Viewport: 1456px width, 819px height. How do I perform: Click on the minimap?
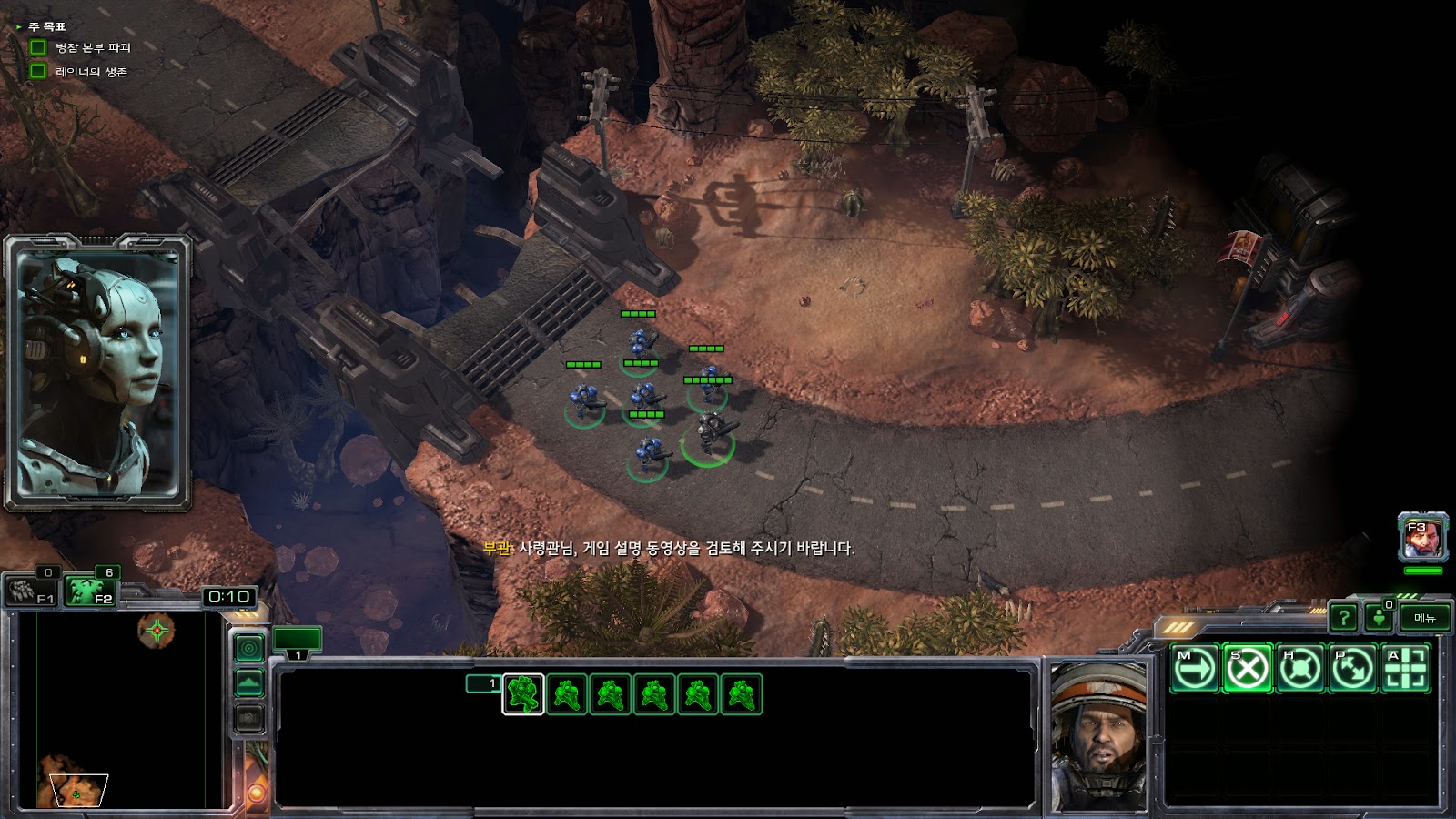click(118, 710)
